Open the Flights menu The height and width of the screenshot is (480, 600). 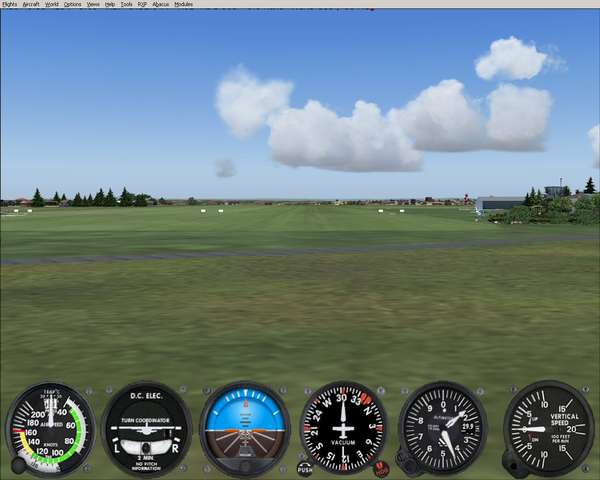(10, 4)
